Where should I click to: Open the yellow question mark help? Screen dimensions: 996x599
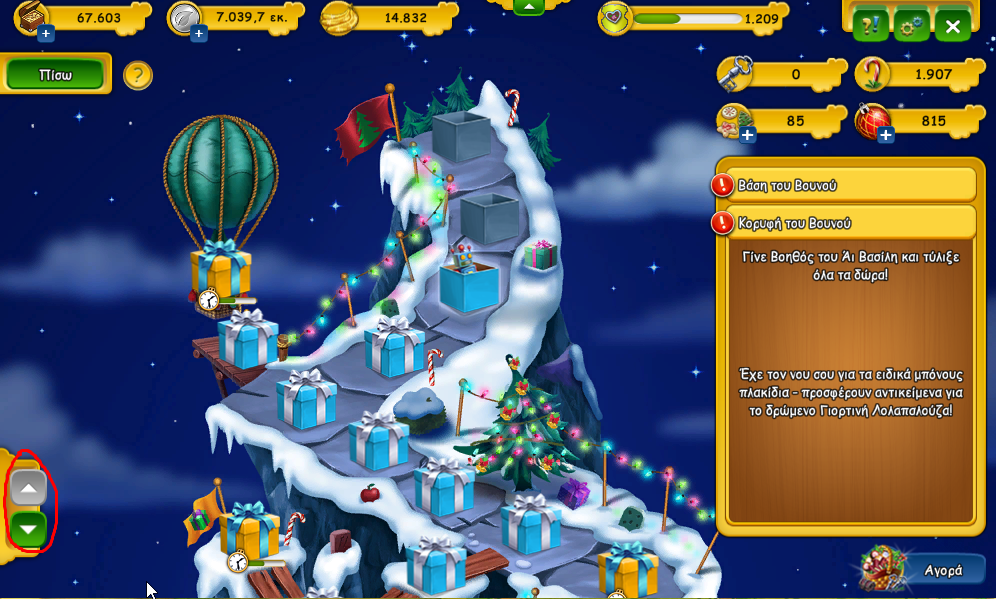138,74
